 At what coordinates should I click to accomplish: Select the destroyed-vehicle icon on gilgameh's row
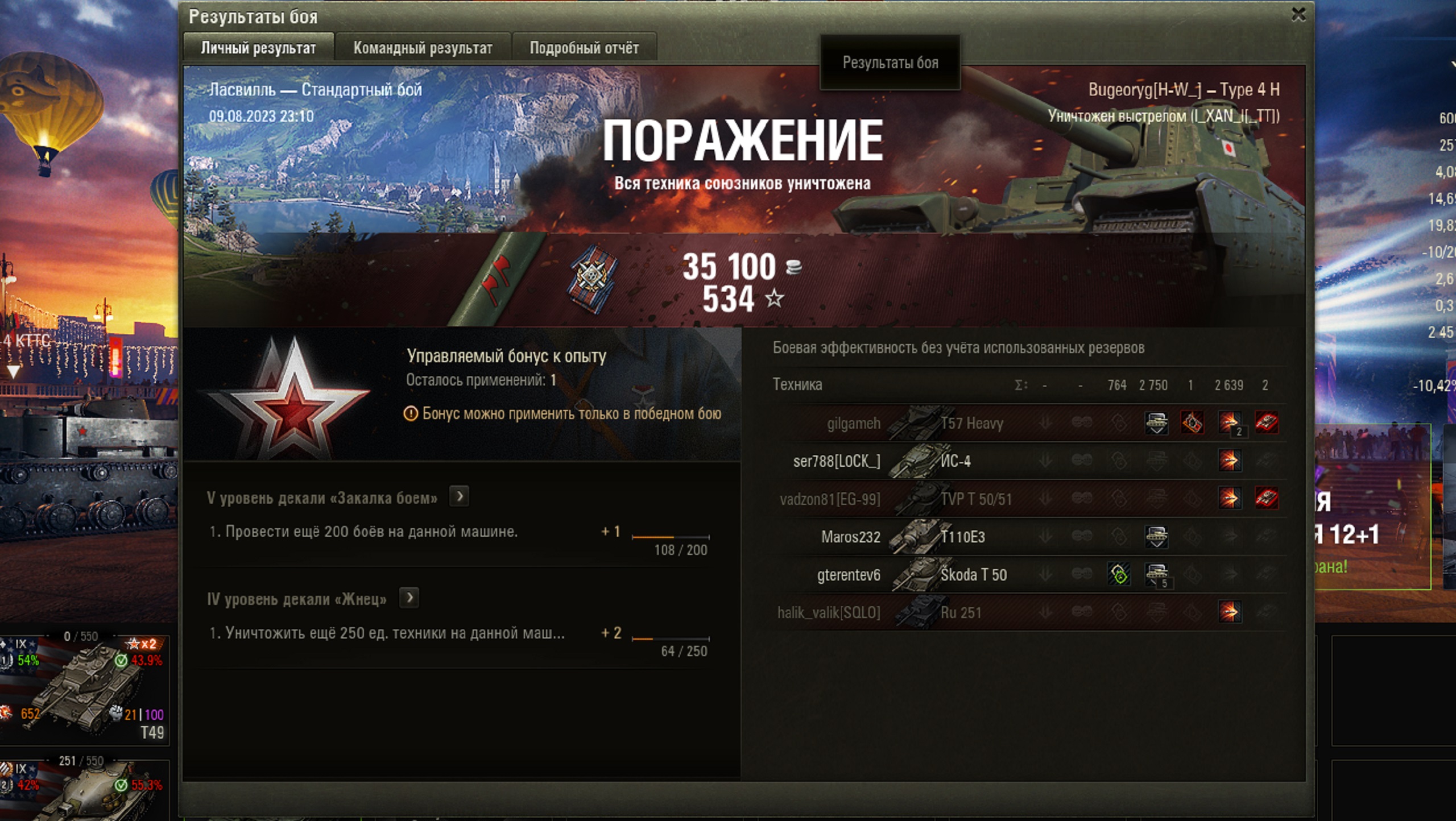[1267, 424]
